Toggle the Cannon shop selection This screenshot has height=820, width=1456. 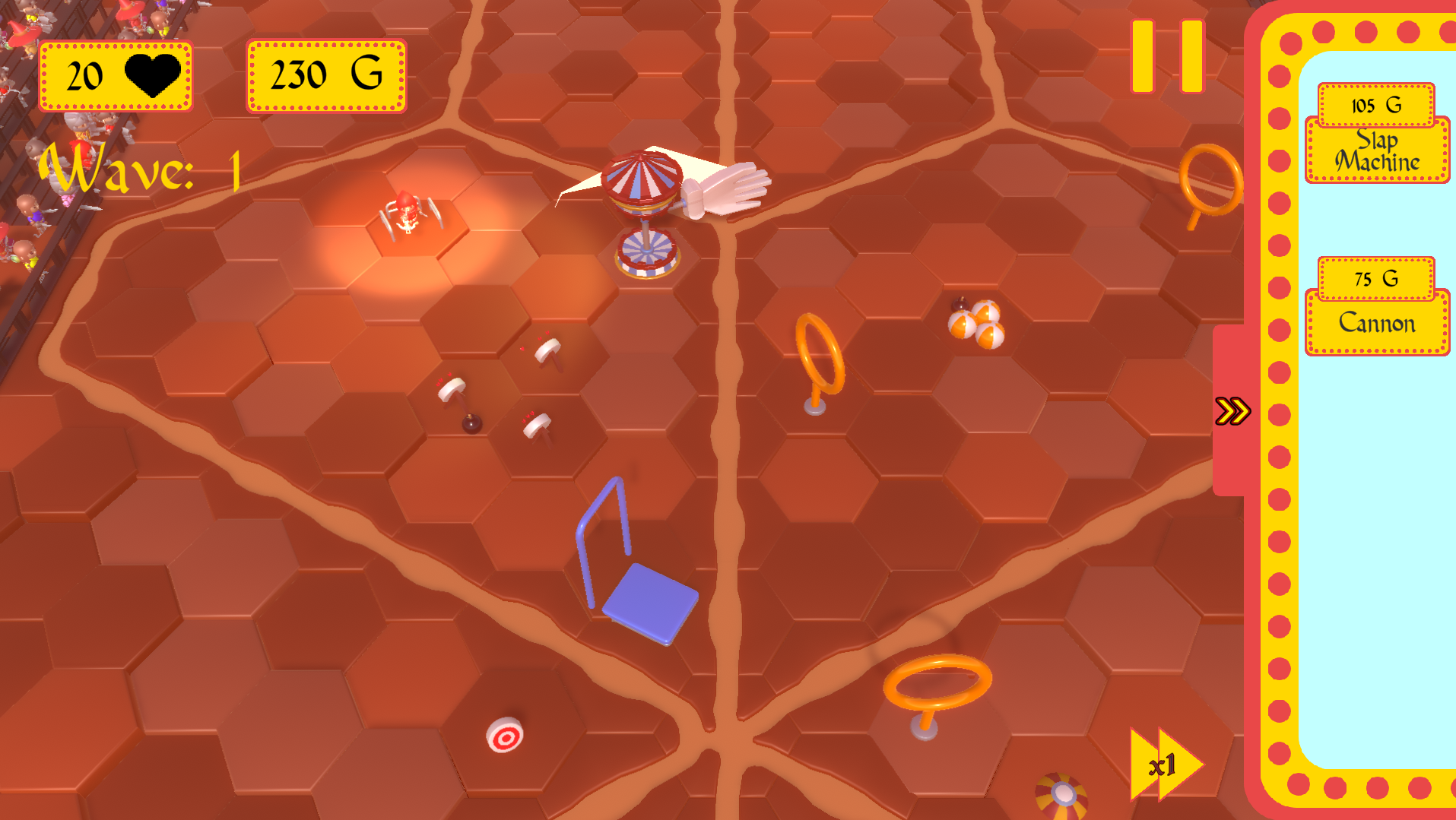pyautogui.click(x=1376, y=323)
